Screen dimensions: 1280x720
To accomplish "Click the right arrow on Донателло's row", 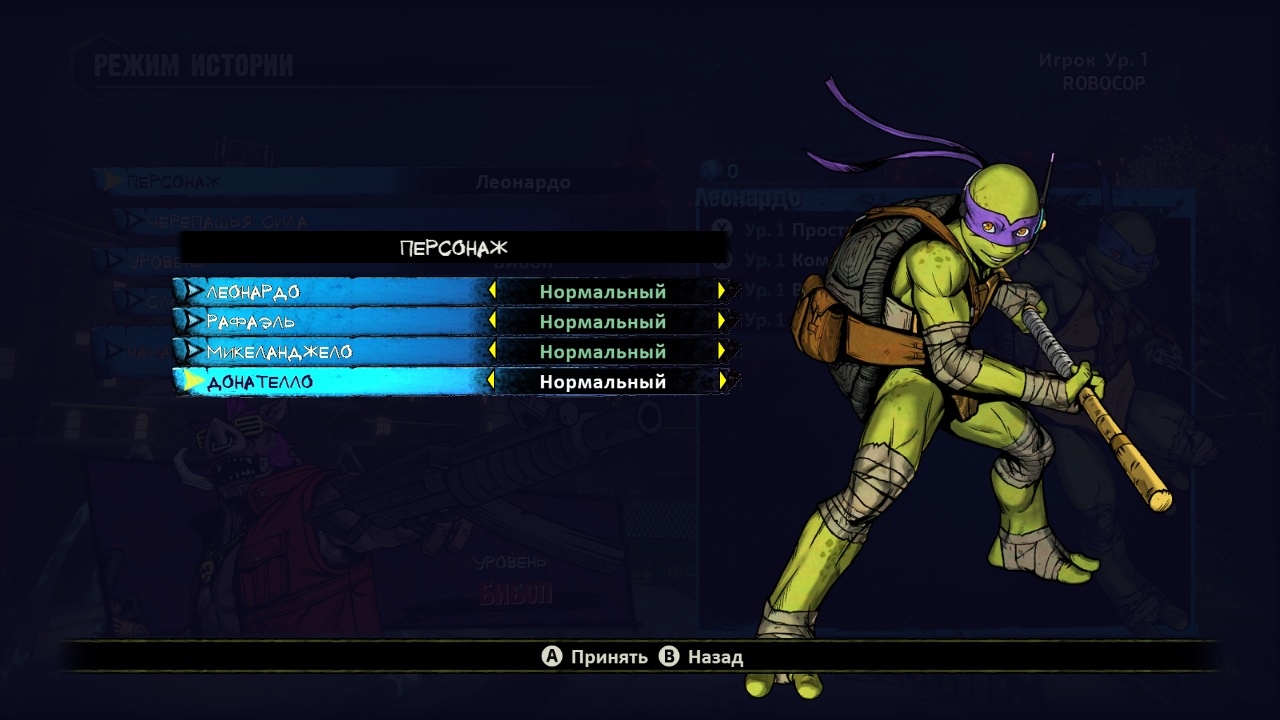I will pos(721,381).
